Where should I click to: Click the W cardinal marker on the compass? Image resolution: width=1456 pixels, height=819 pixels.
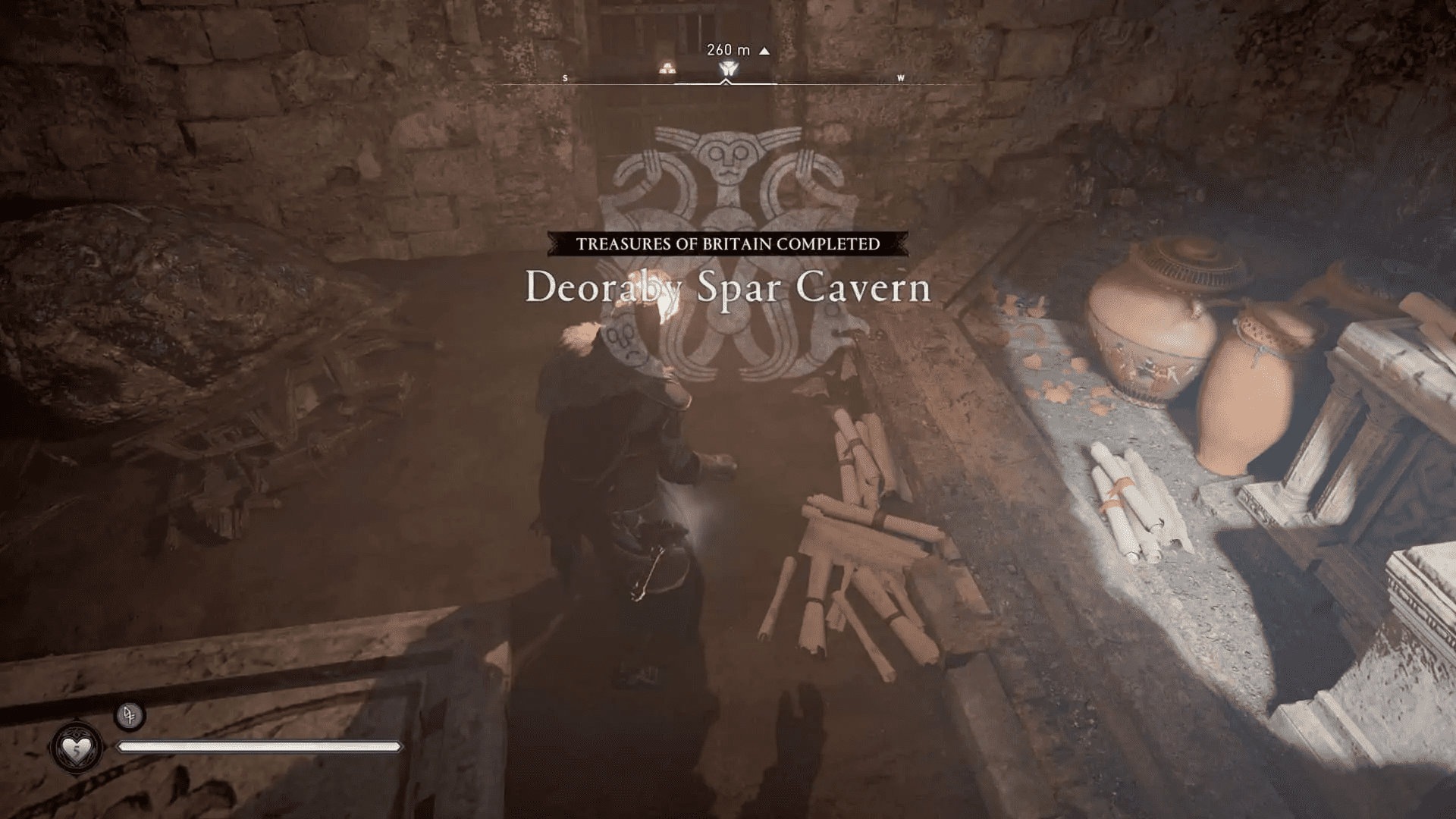[899, 77]
